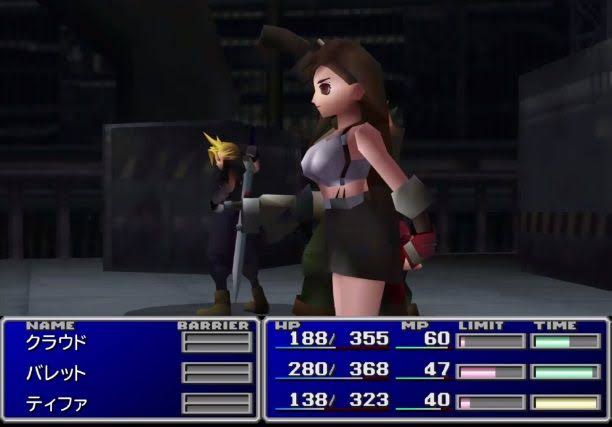Select ティファ in the party name list
612x427 pixels.
click(56, 403)
